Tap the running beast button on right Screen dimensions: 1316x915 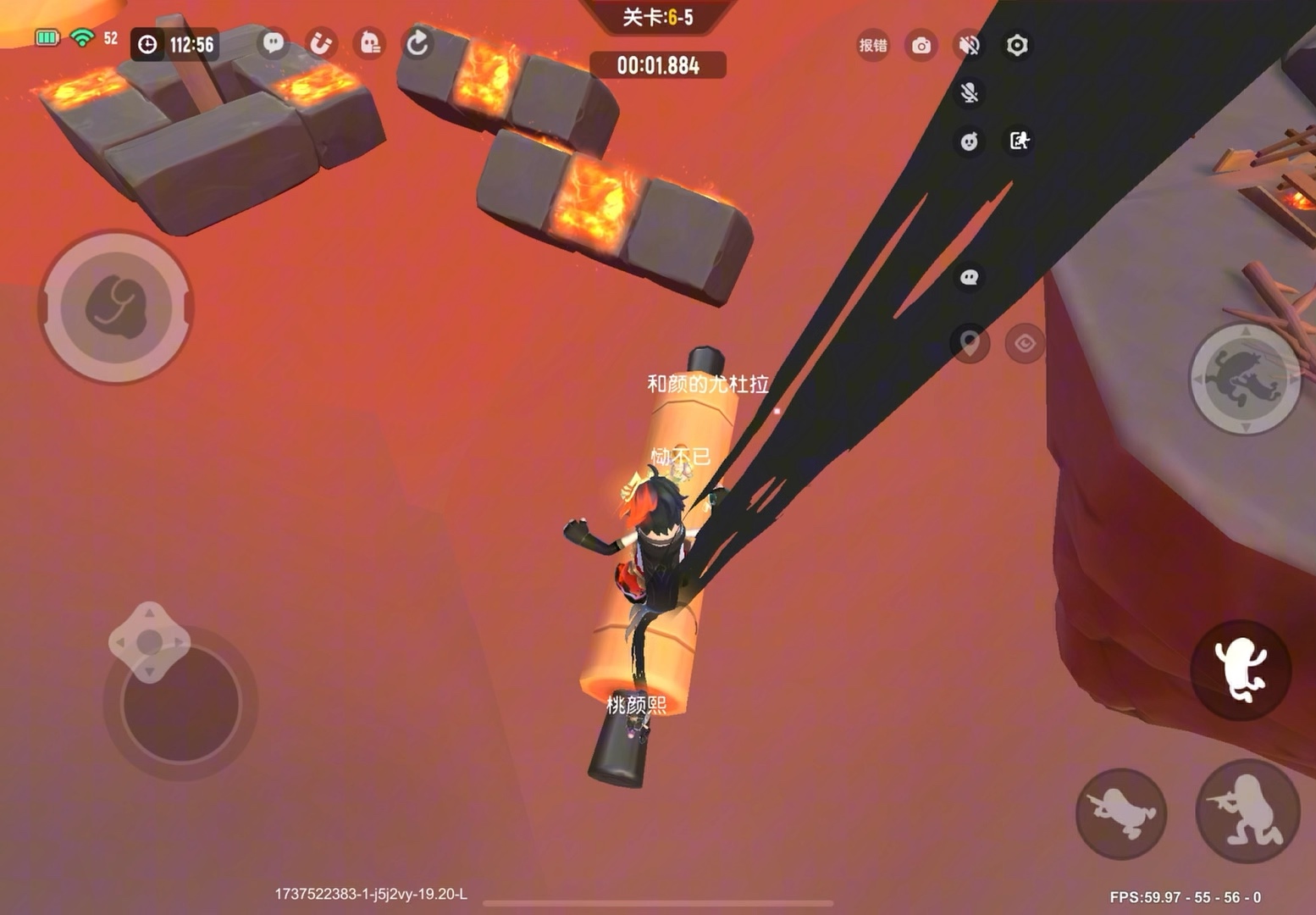[x=1245, y=379]
